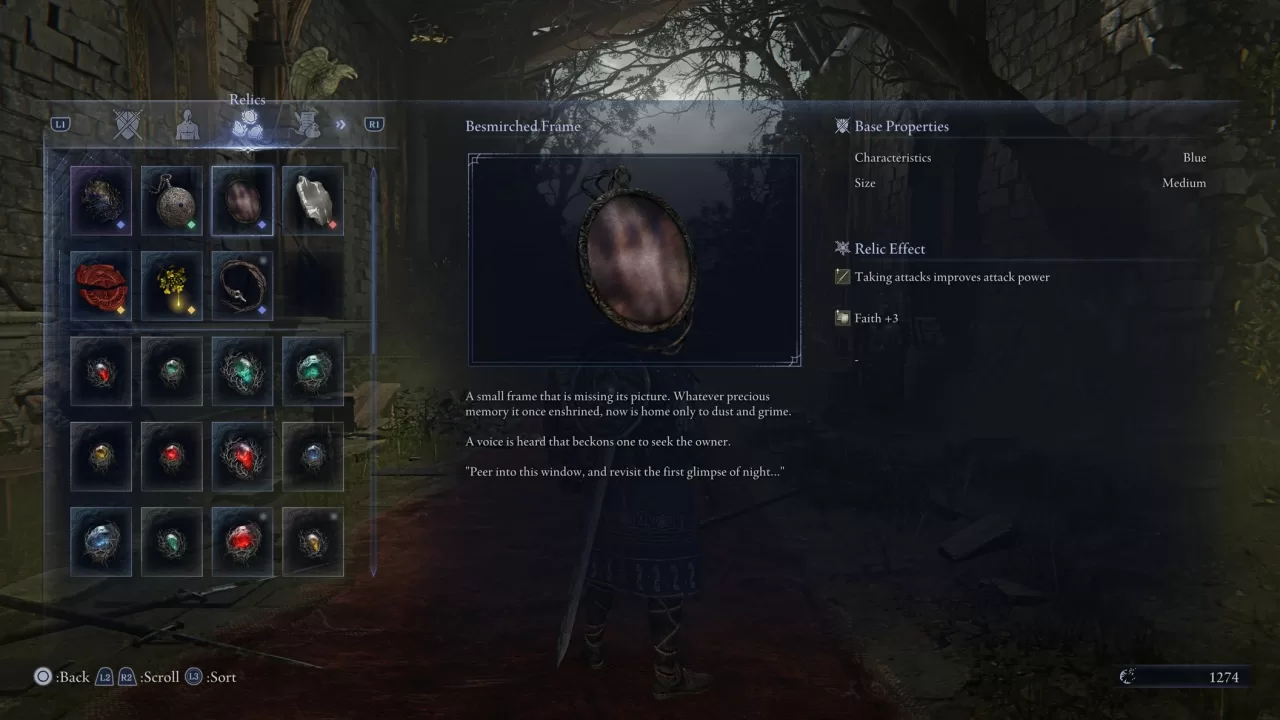Select the braided ring relic with key
Screen dimensions: 1280x720
[x=242, y=285]
